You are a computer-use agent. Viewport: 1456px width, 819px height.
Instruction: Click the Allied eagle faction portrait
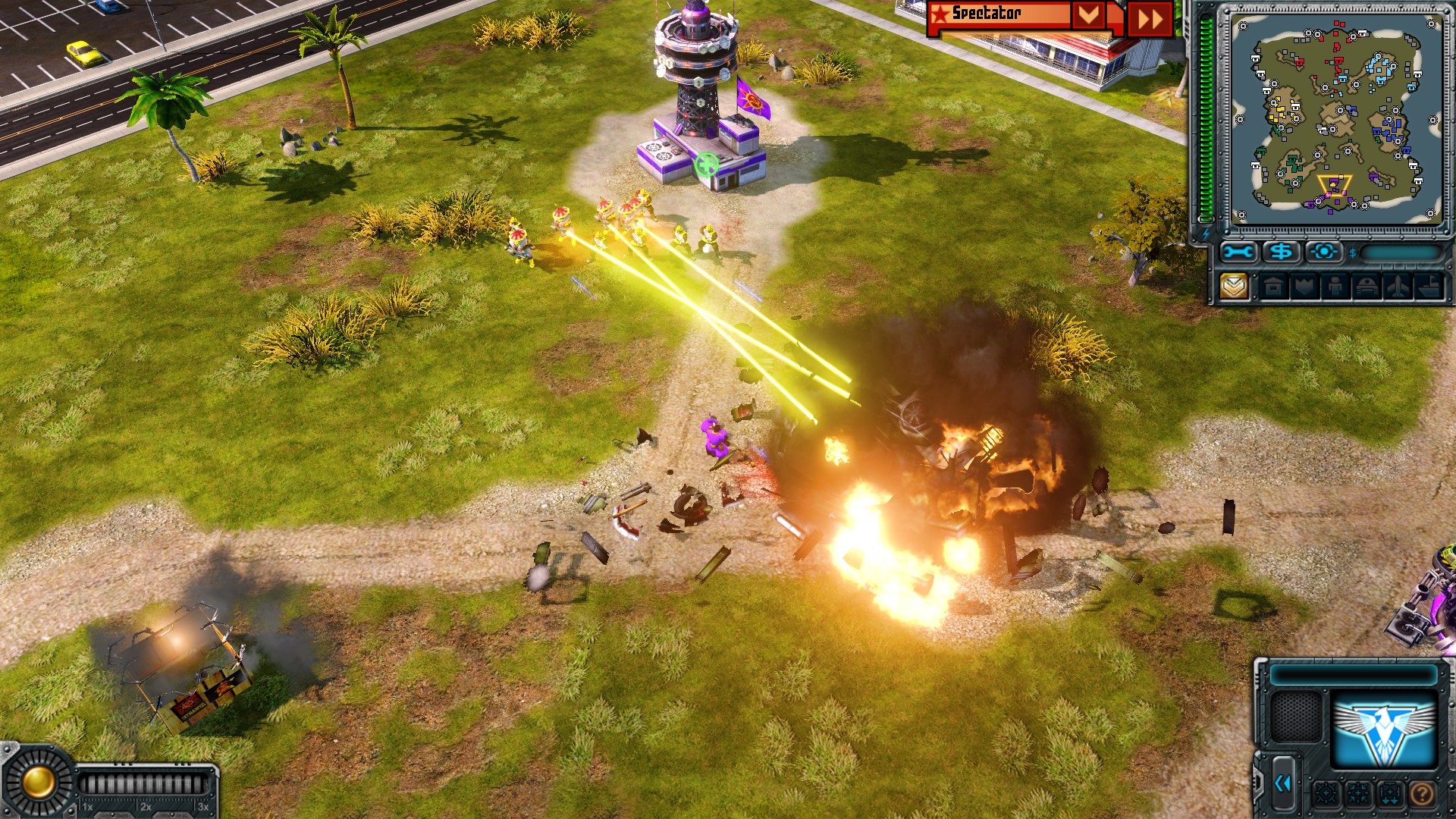[1384, 730]
